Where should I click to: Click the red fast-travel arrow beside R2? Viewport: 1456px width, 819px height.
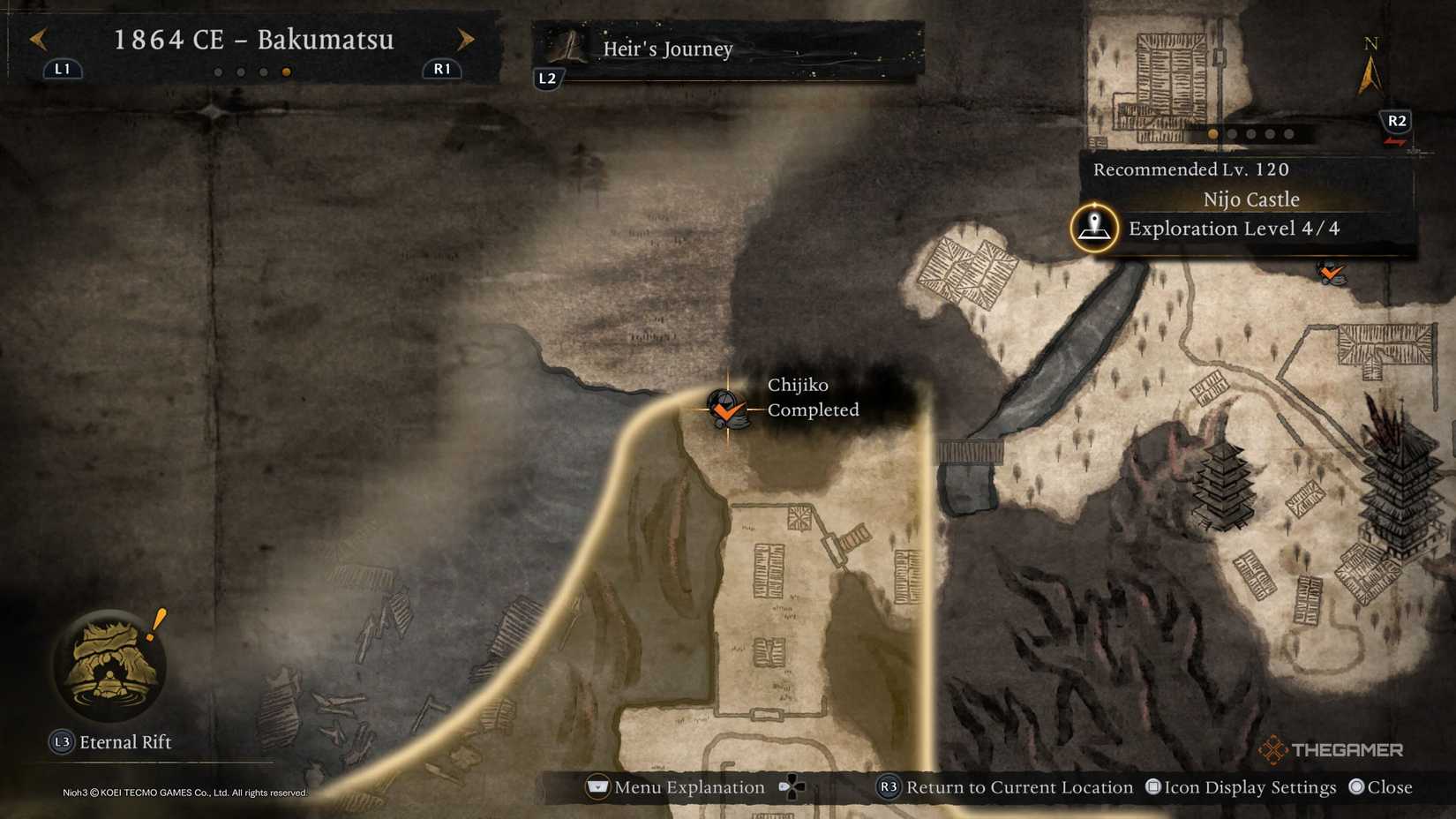[x=1395, y=141]
